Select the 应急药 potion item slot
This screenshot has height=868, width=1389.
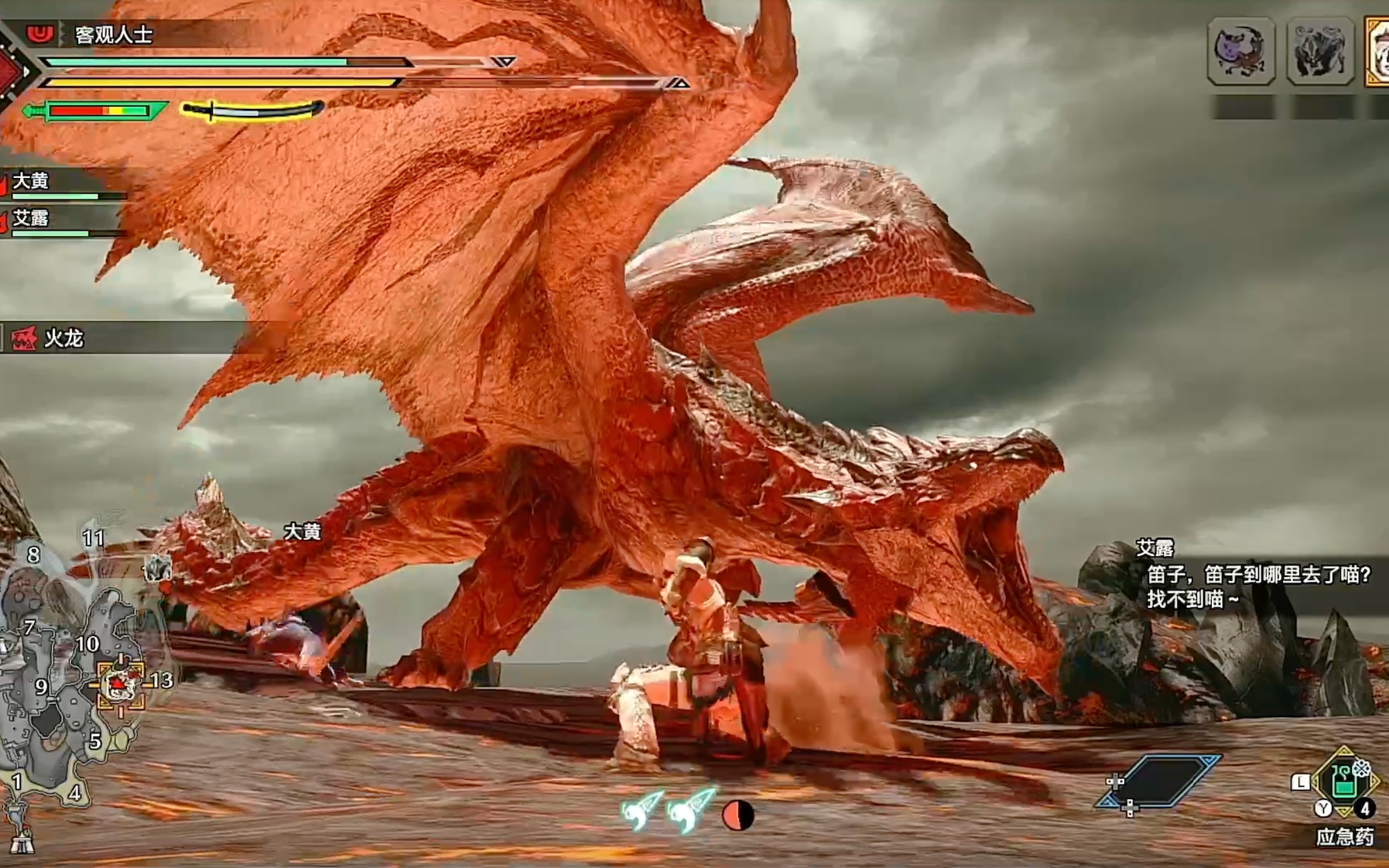(1344, 781)
